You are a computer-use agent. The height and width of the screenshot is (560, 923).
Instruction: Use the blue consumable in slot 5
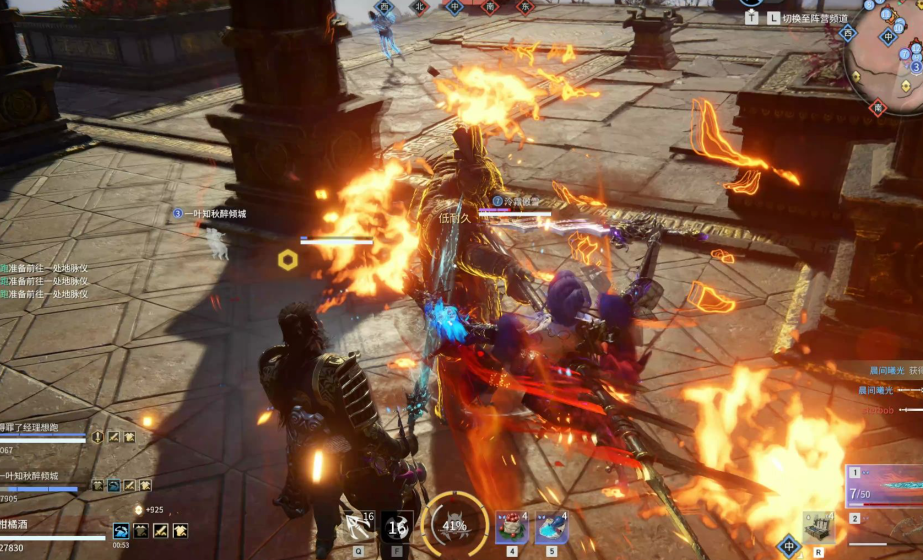coord(551,526)
